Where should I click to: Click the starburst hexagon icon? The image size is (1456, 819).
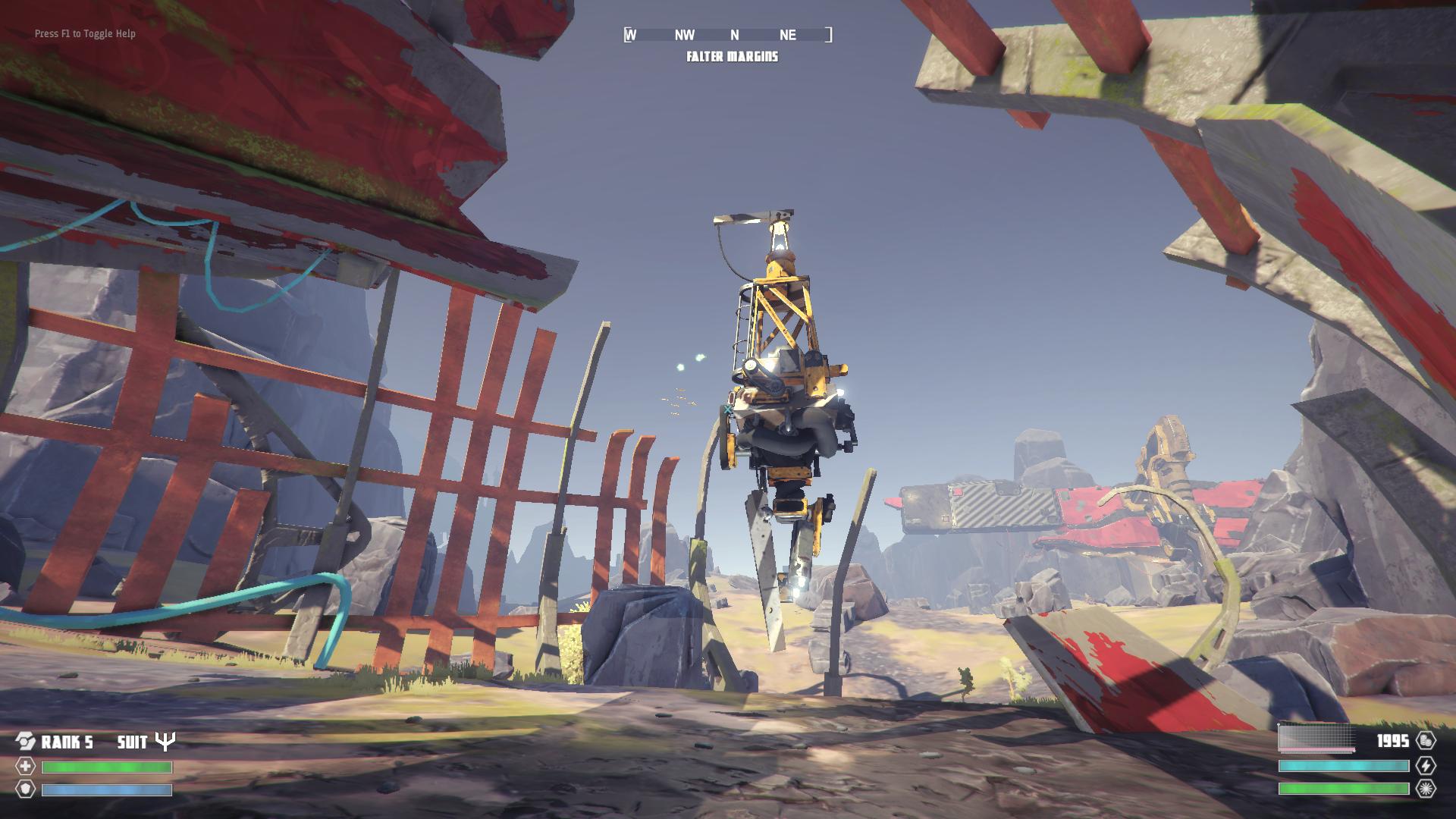point(1425,789)
